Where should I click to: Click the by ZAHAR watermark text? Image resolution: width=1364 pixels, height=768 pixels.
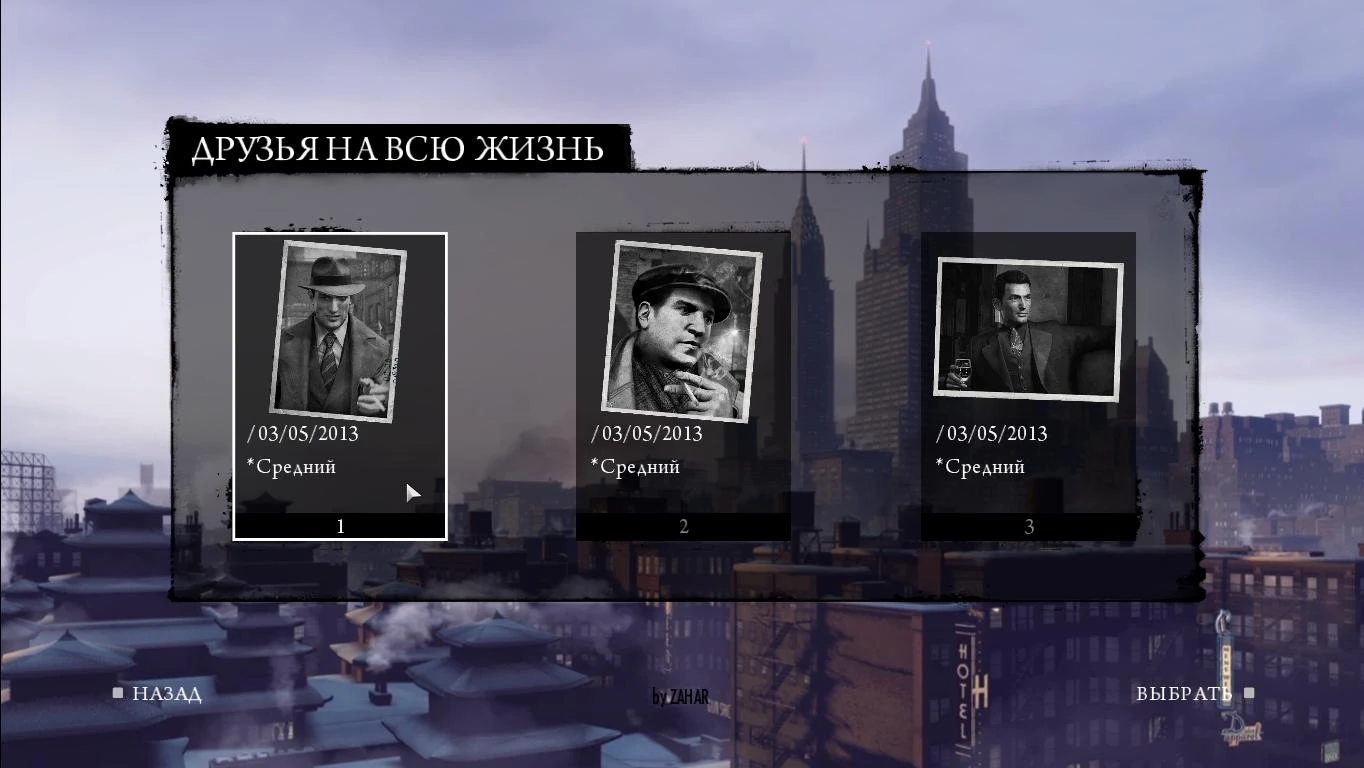pos(682,697)
